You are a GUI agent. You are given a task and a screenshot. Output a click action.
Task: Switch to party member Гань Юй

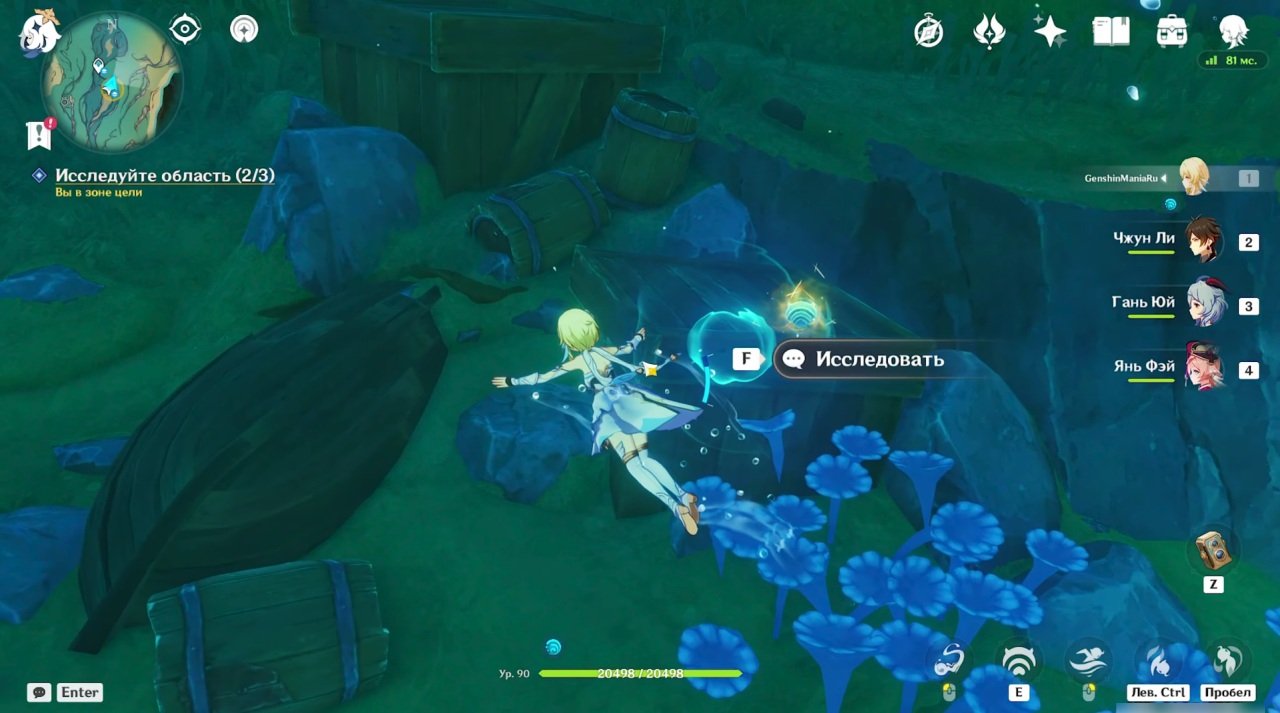click(x=1204, y=305)
